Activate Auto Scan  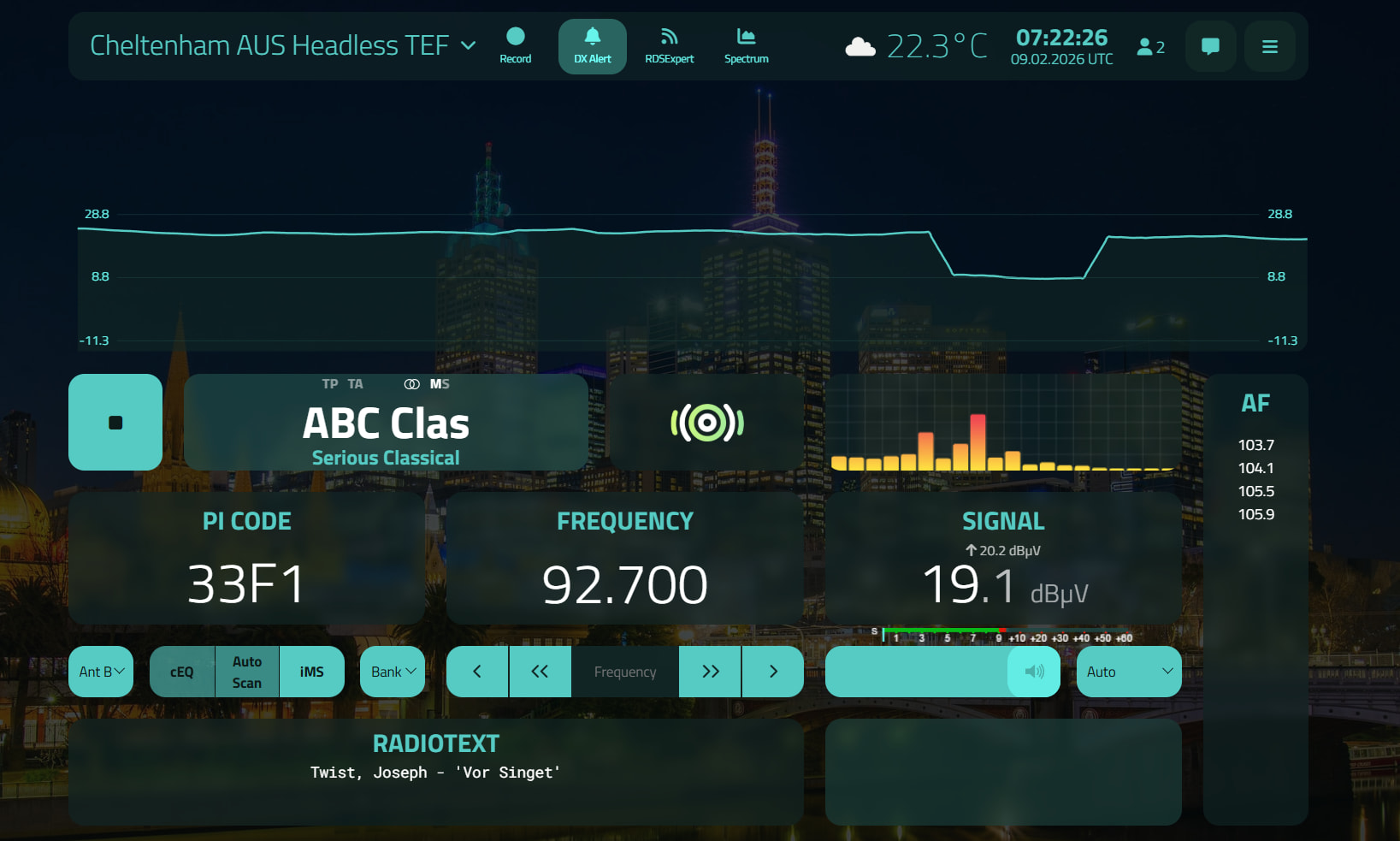[247, 672]
